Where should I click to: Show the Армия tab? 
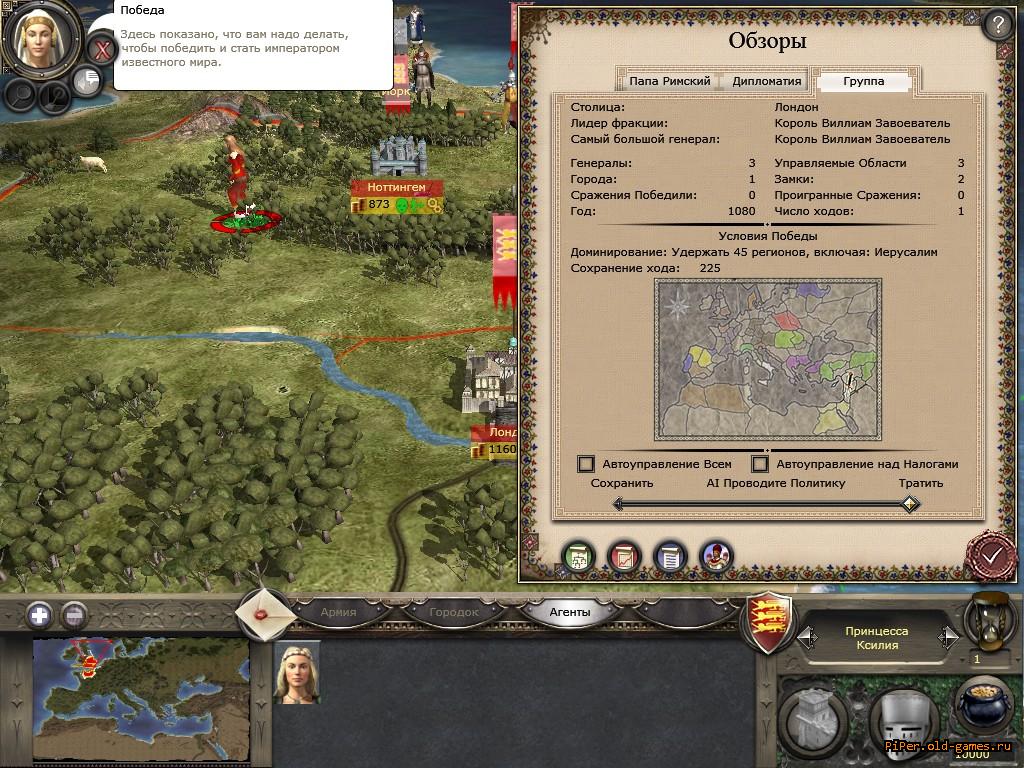click(x=338, y=612)
